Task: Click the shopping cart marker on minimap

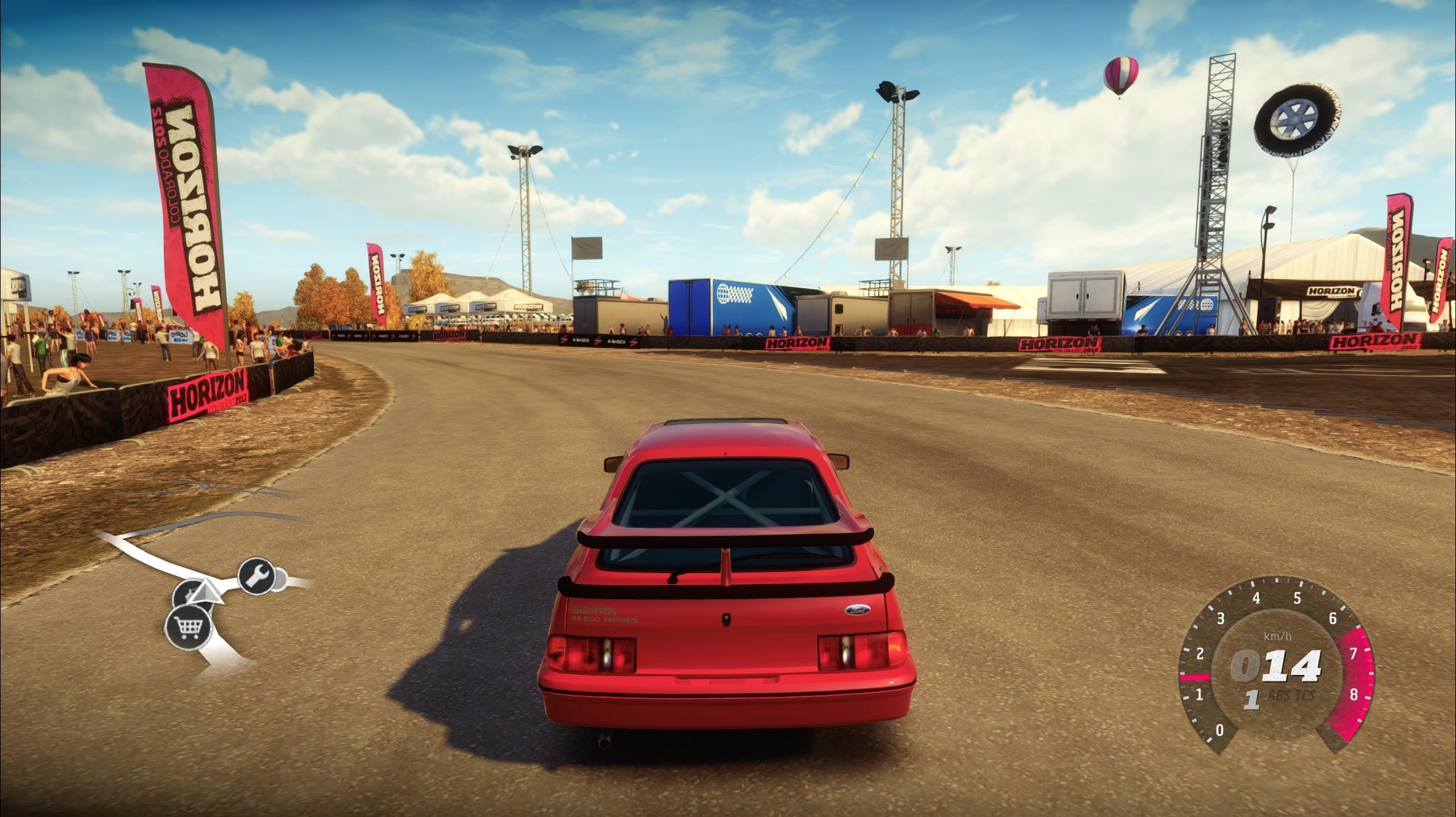Action: 188,627
